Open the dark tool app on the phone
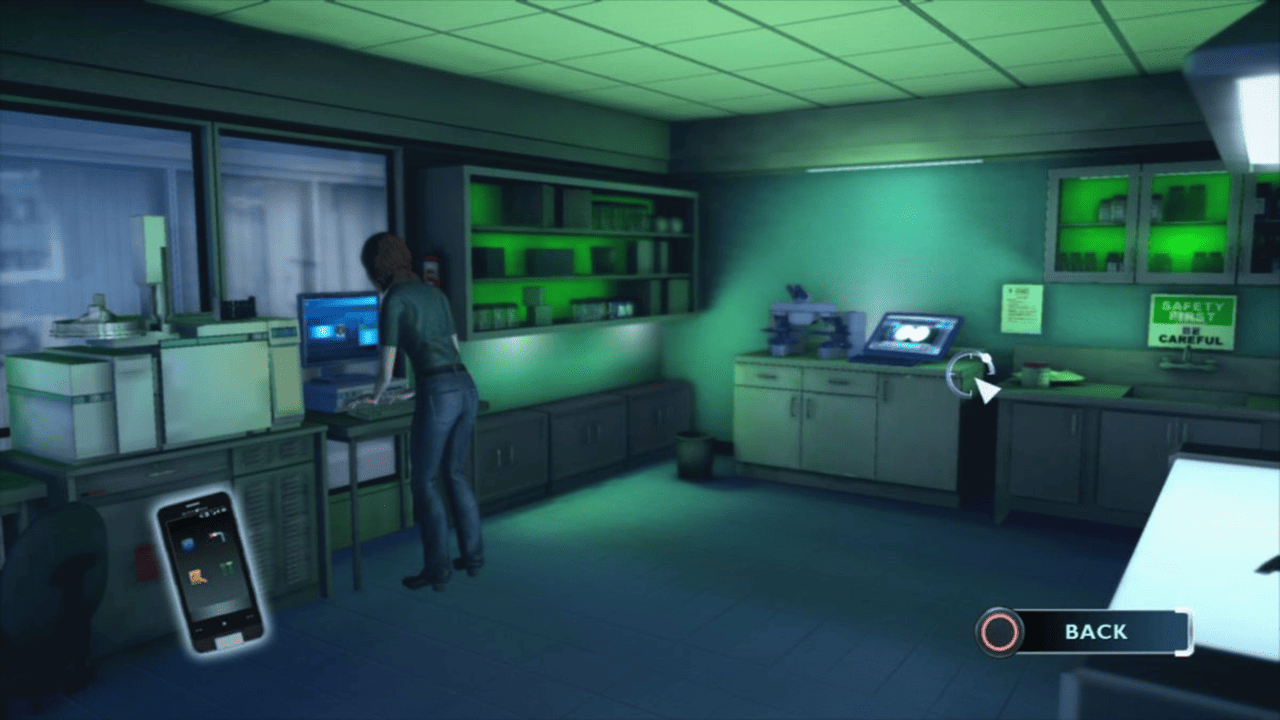Screen dimensions: 1280x720 pyautogui.click(x=216, y=537)
